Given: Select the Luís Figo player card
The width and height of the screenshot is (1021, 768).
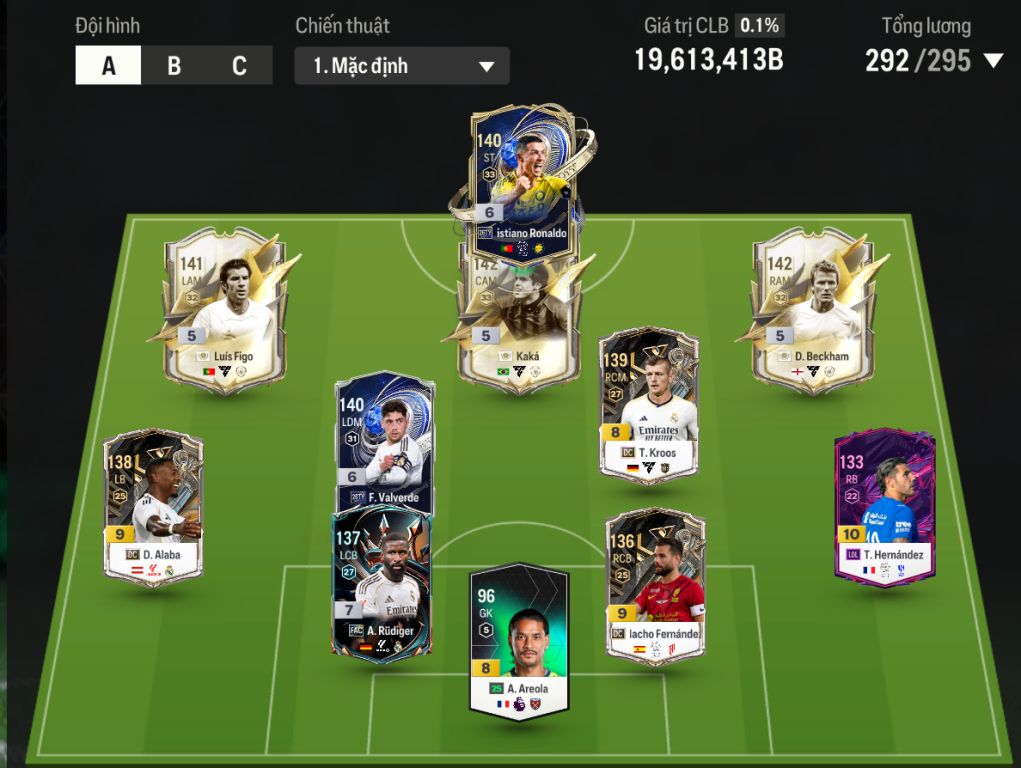Looking at the screenshot, I should [x=224, y=312].
